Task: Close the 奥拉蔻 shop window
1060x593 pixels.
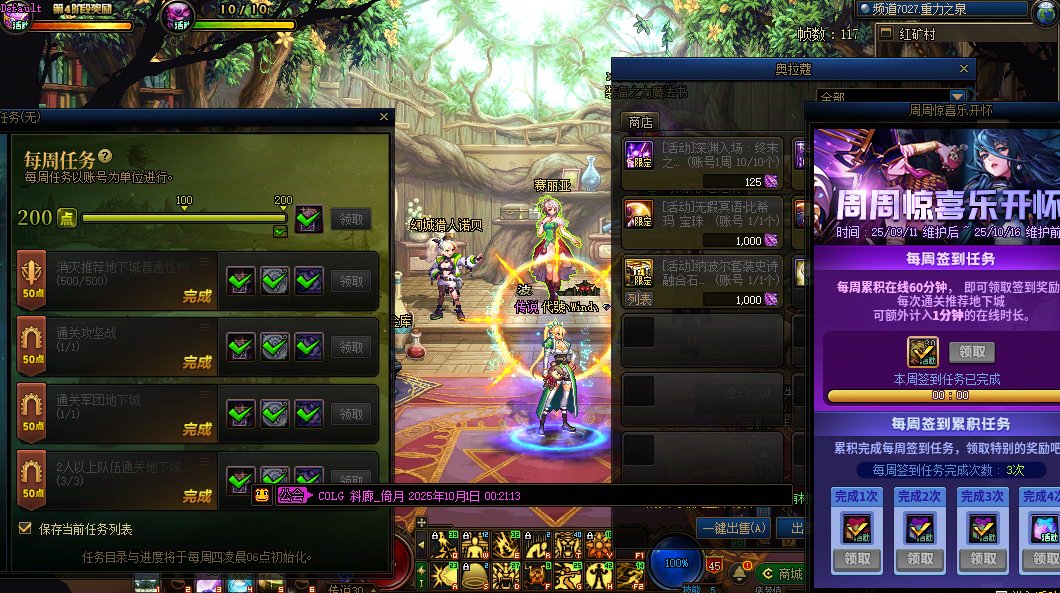Action: pyautogui.click(x=964, y=69)
